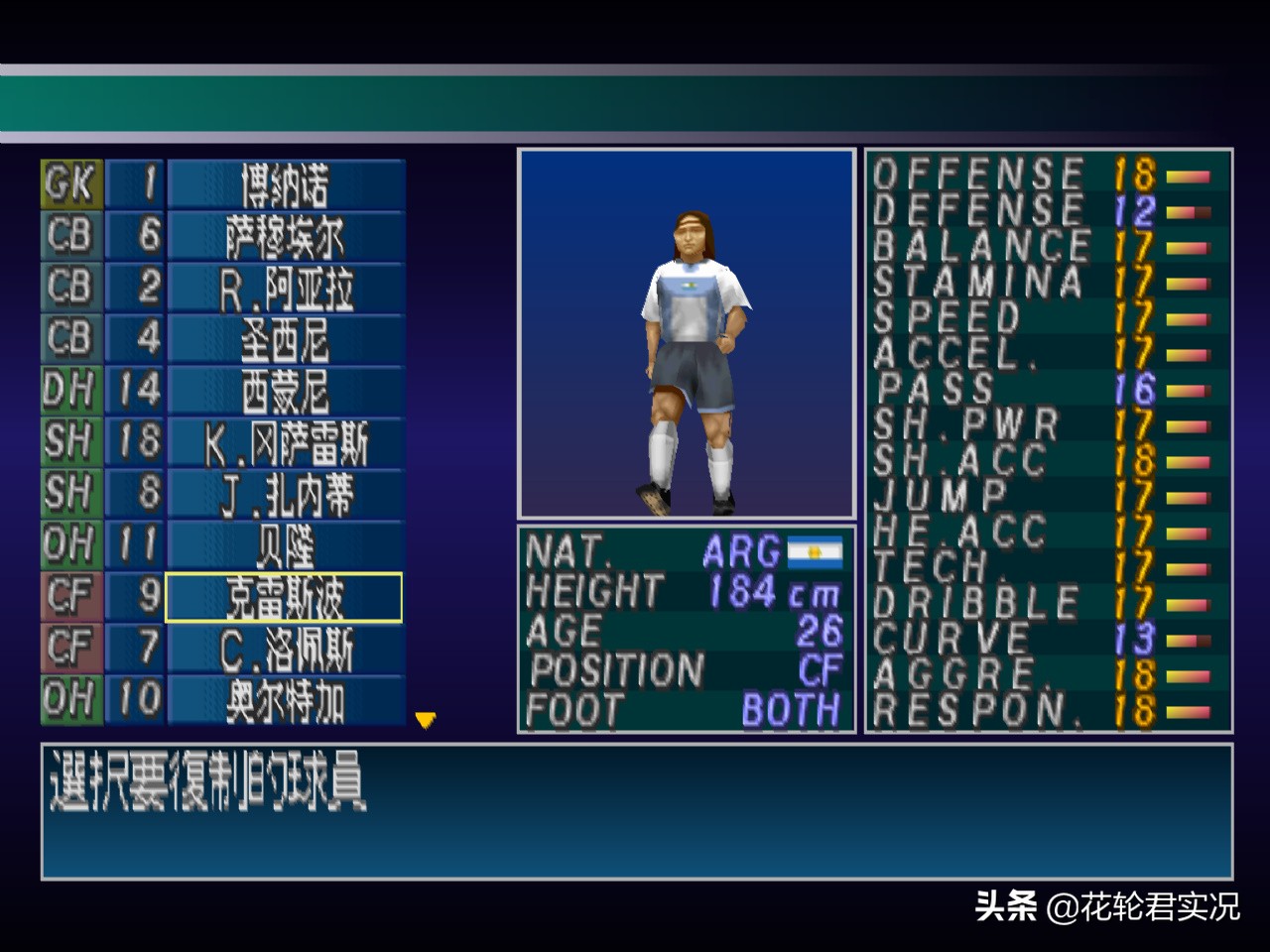Select R.阿亚拉 from the player list
The image size is (1270, 952).
point(285,288)
